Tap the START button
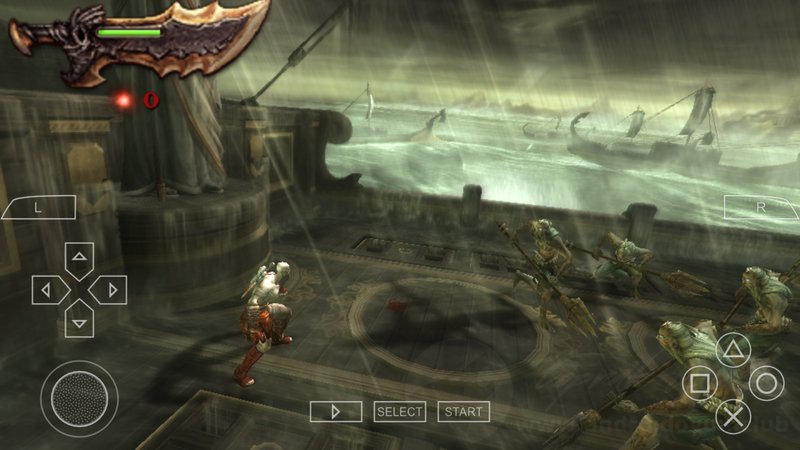This screenshot has width=800, height=450. [x=463, y=411]
